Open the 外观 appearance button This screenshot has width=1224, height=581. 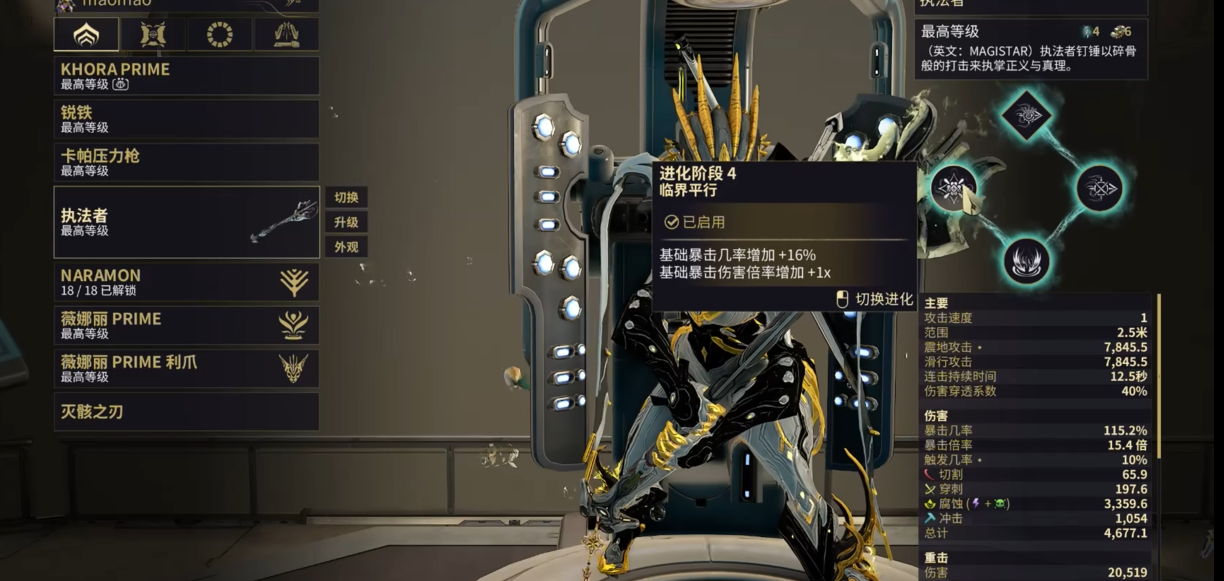click(346, 246)
